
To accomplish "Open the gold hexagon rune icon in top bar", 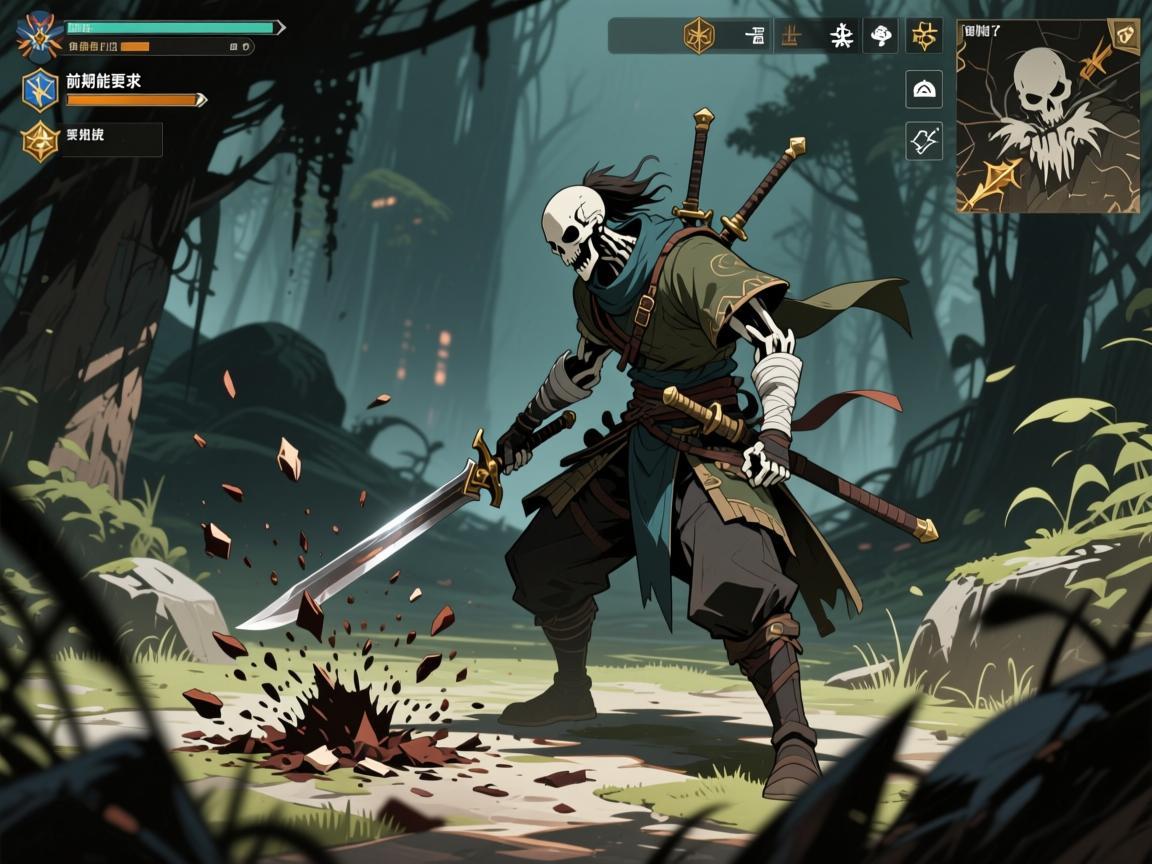I will (698, 36).
